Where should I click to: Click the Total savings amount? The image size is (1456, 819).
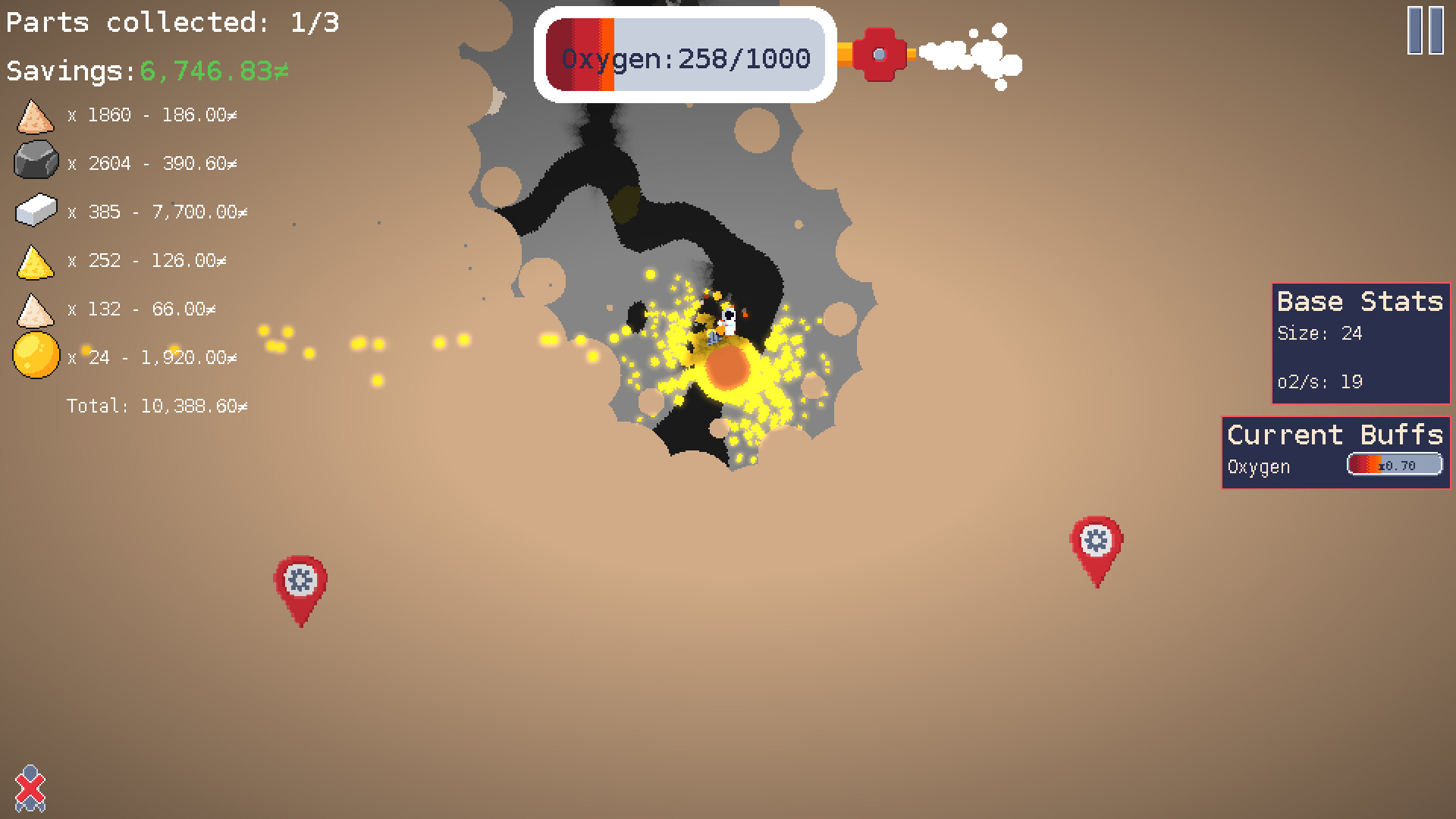(x=155, y=406)
